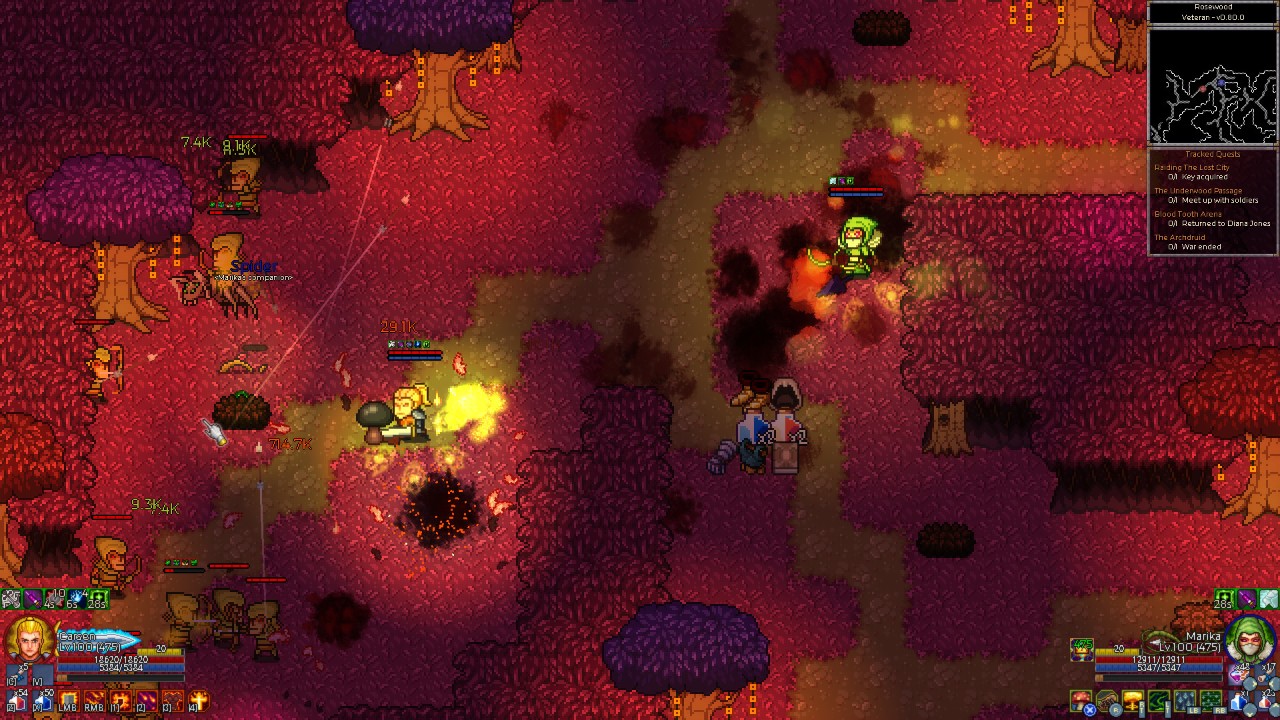
Task: Use Carsen's blue mana potion slot
Action: coord(43,699)
